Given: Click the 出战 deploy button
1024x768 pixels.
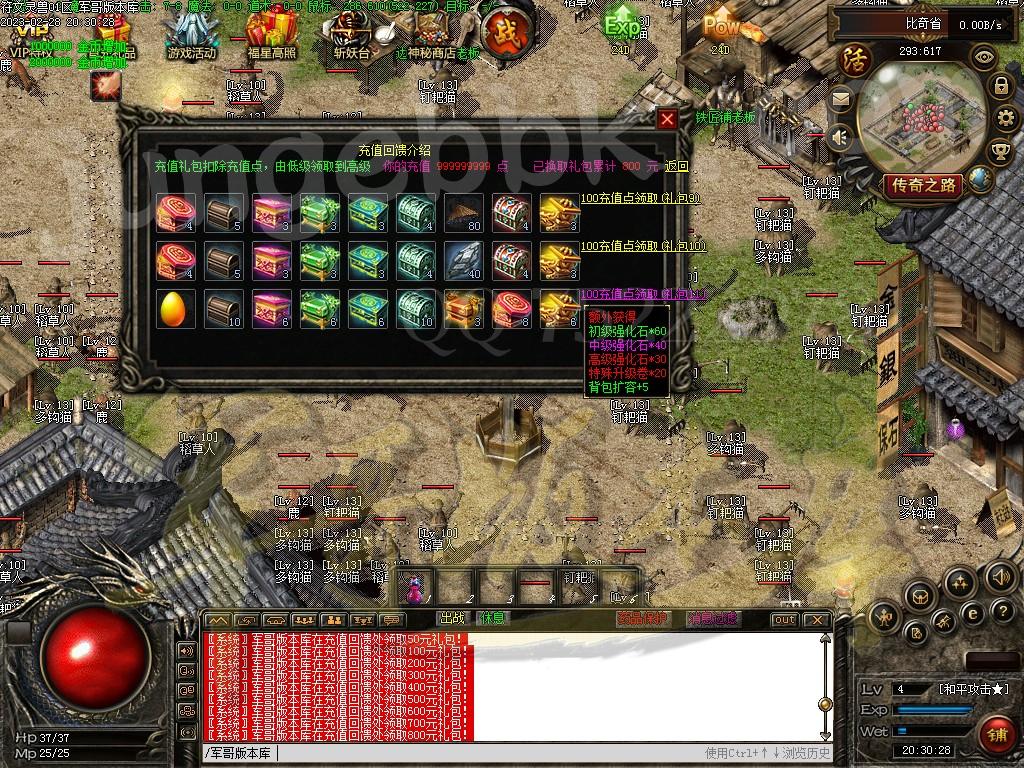Looking at the screenshot, I should pos(453,619).
